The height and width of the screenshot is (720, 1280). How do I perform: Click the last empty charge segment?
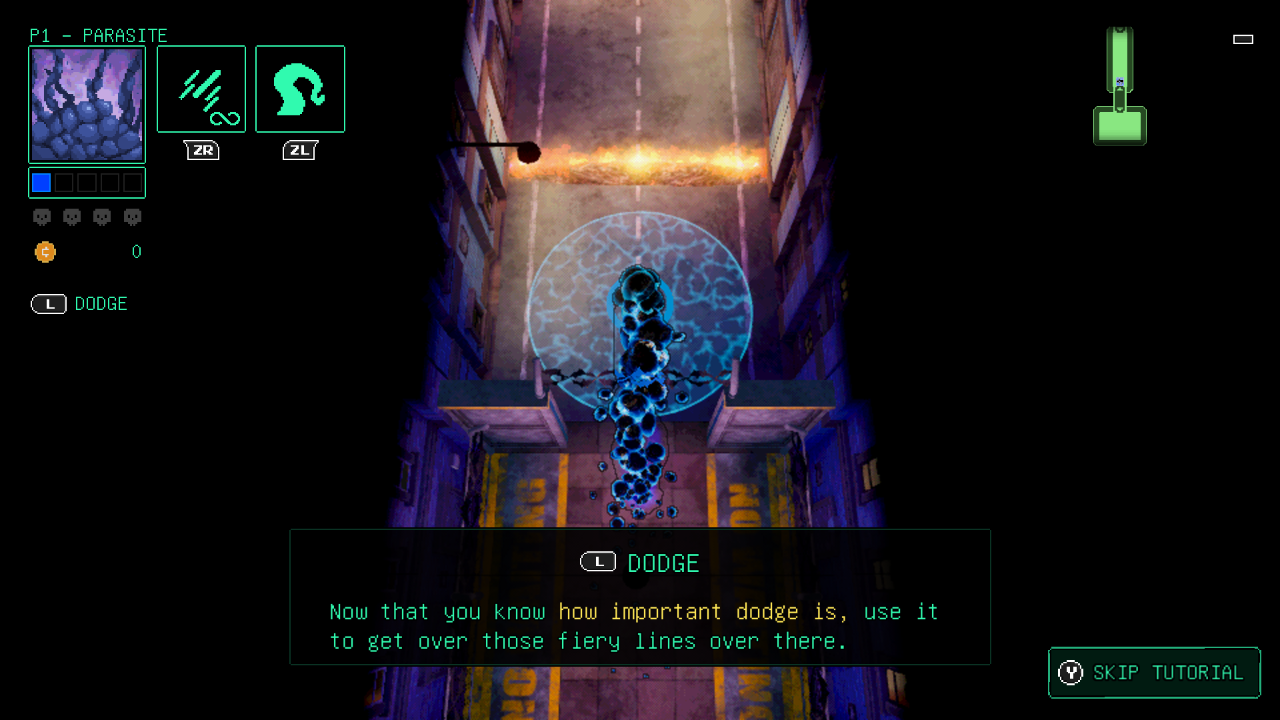tap(132, 182)
